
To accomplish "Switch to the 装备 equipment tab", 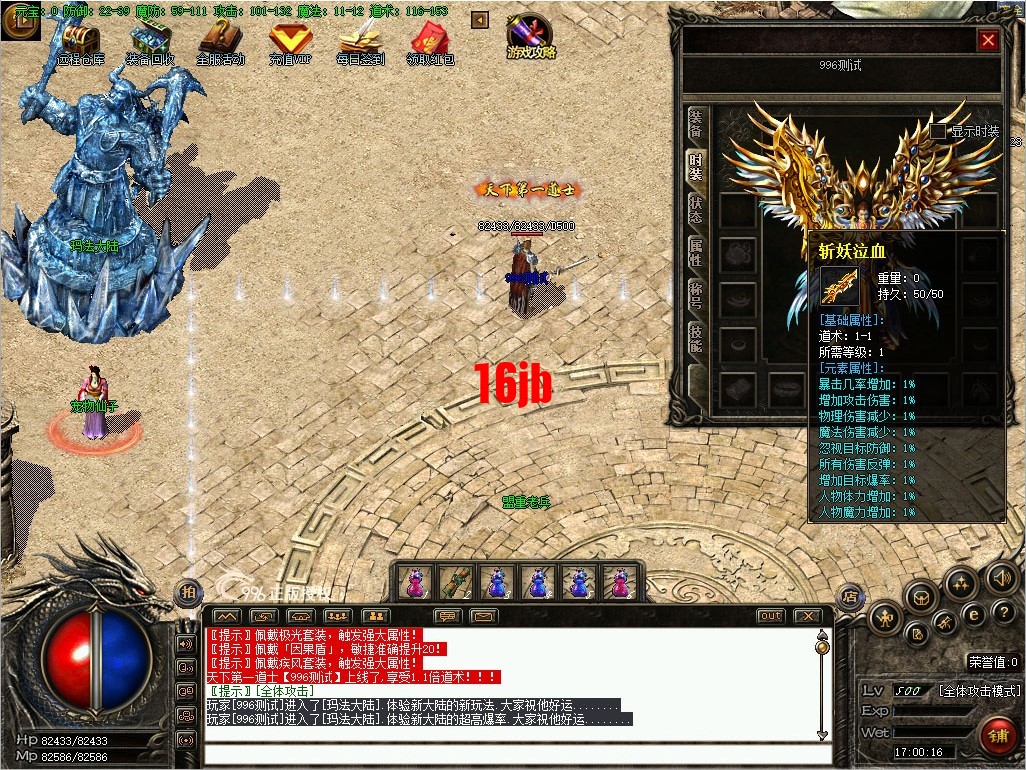I will click(696, 124).
